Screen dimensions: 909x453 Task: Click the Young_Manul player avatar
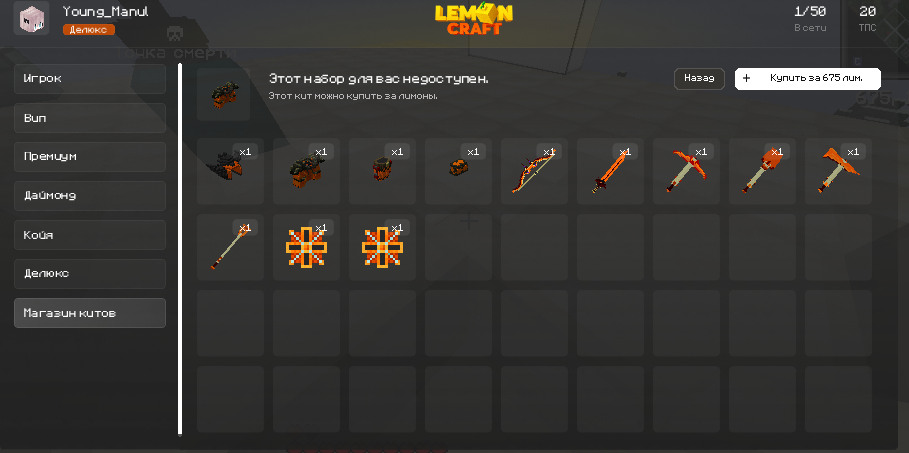click(x=31, y=18)
